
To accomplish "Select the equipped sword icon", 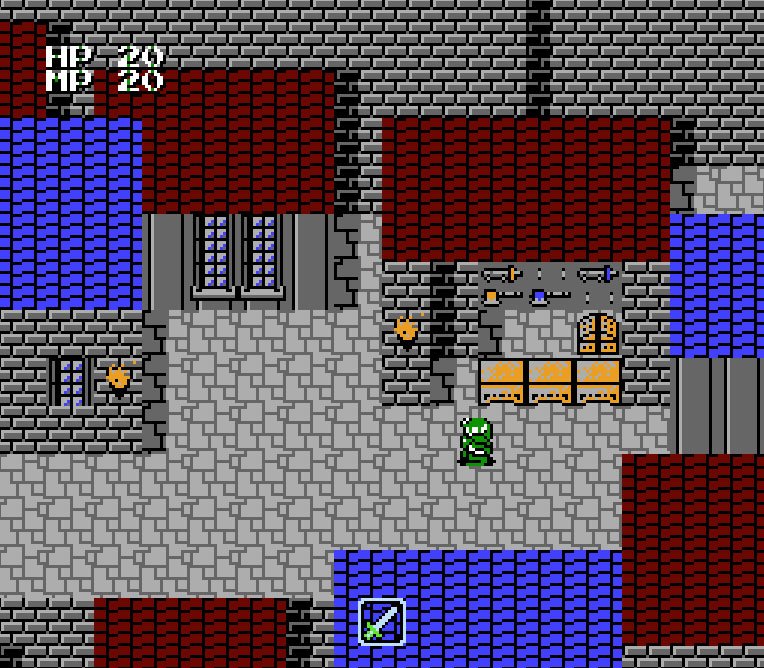I will 381,621.
